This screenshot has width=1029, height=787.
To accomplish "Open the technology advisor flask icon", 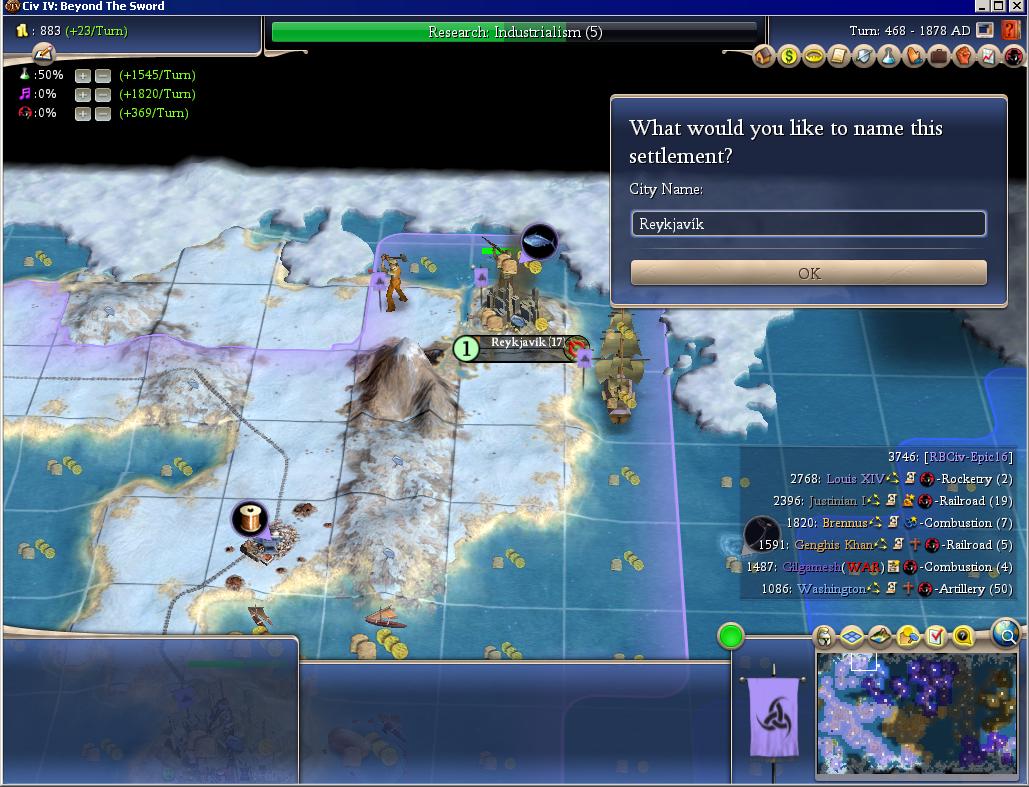I will 888,57.
